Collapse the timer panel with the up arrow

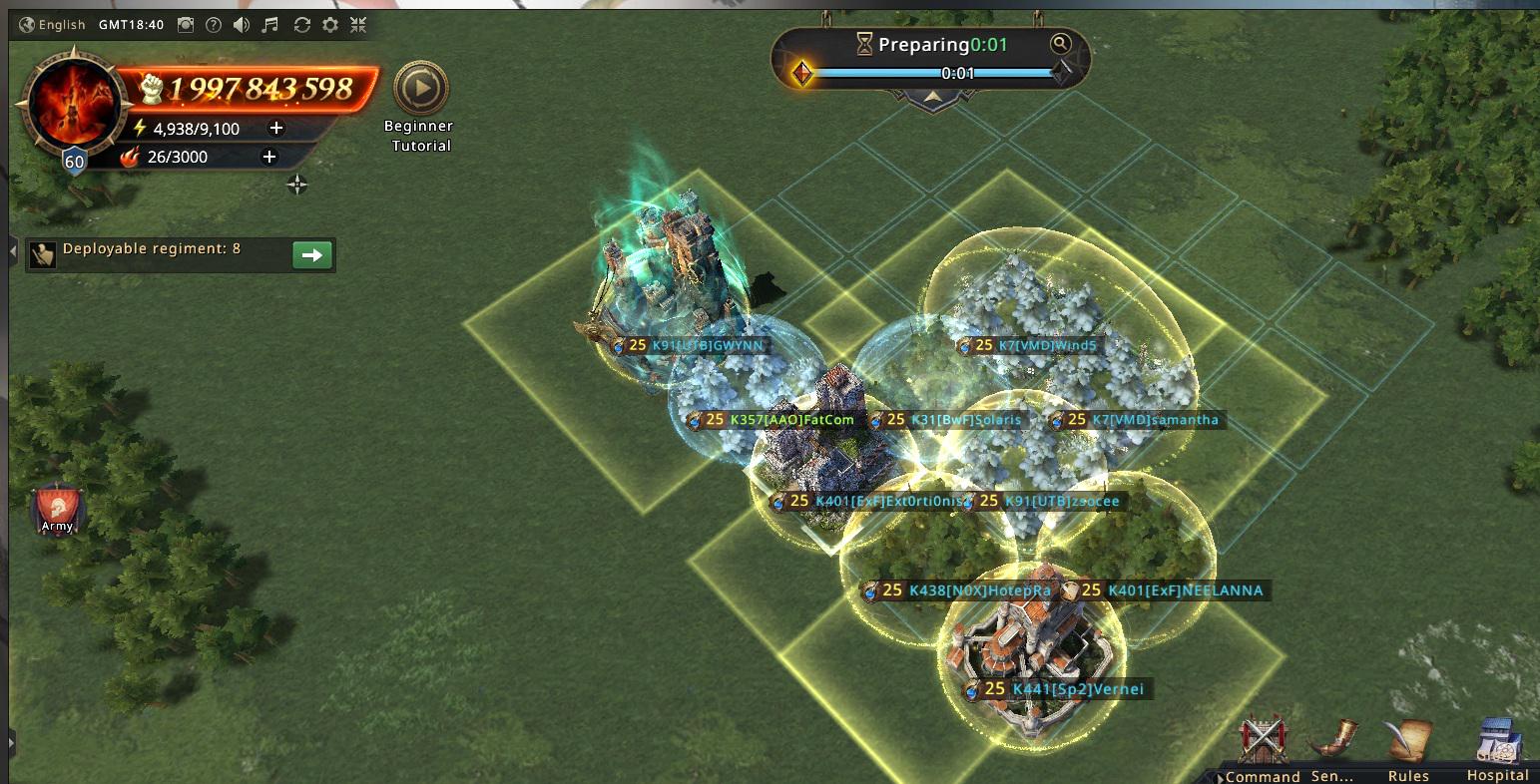click(x=932, y=97)
